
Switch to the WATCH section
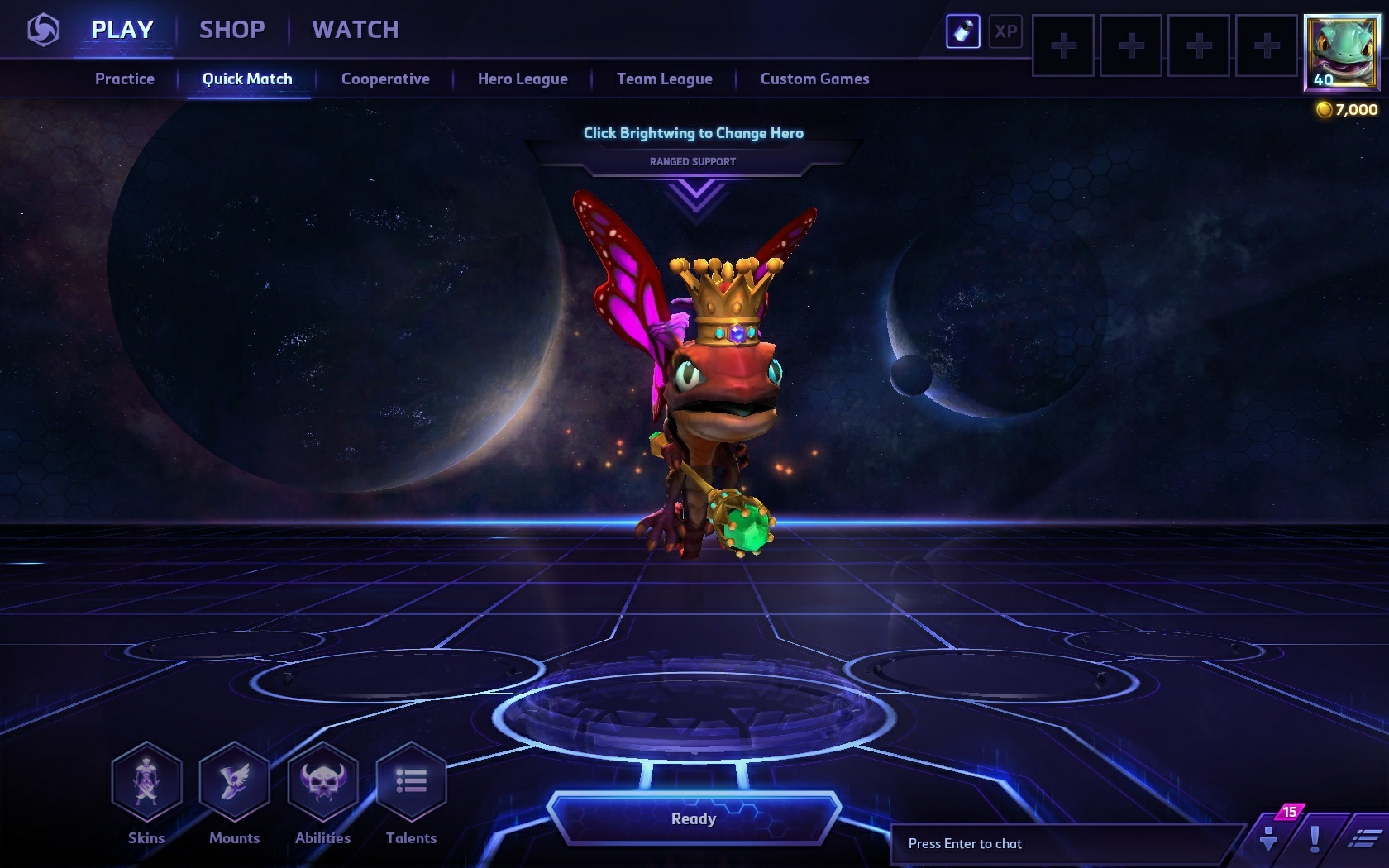tap(356, 30)
